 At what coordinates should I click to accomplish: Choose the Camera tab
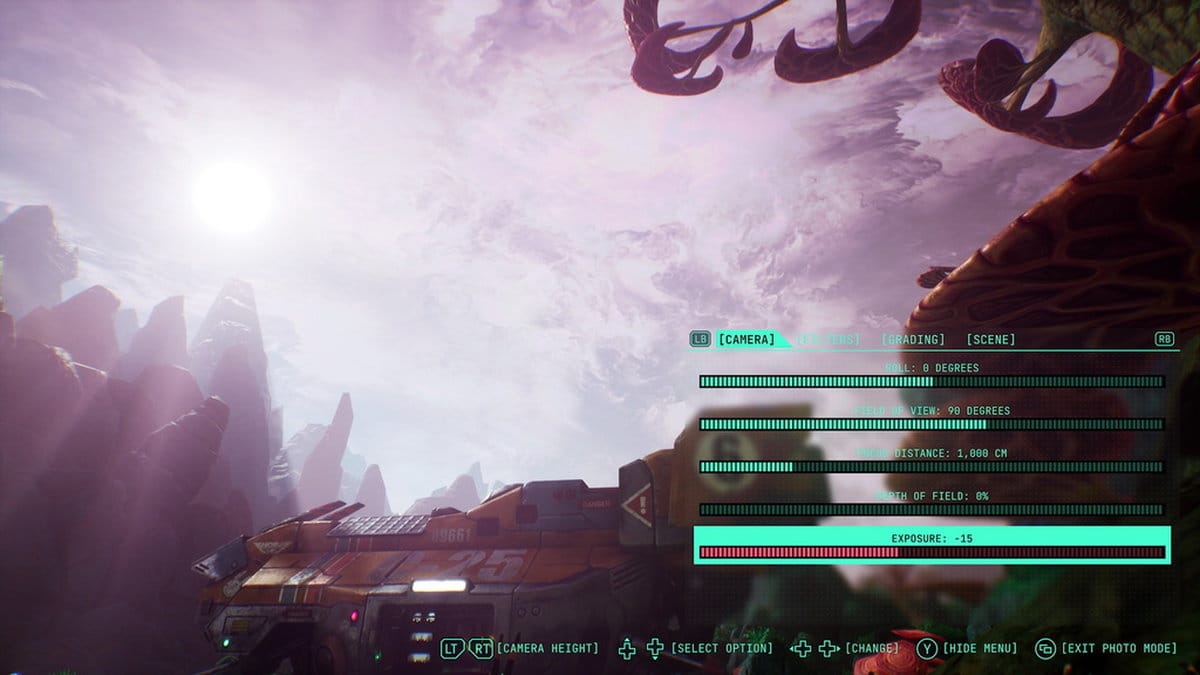point(746,340)
